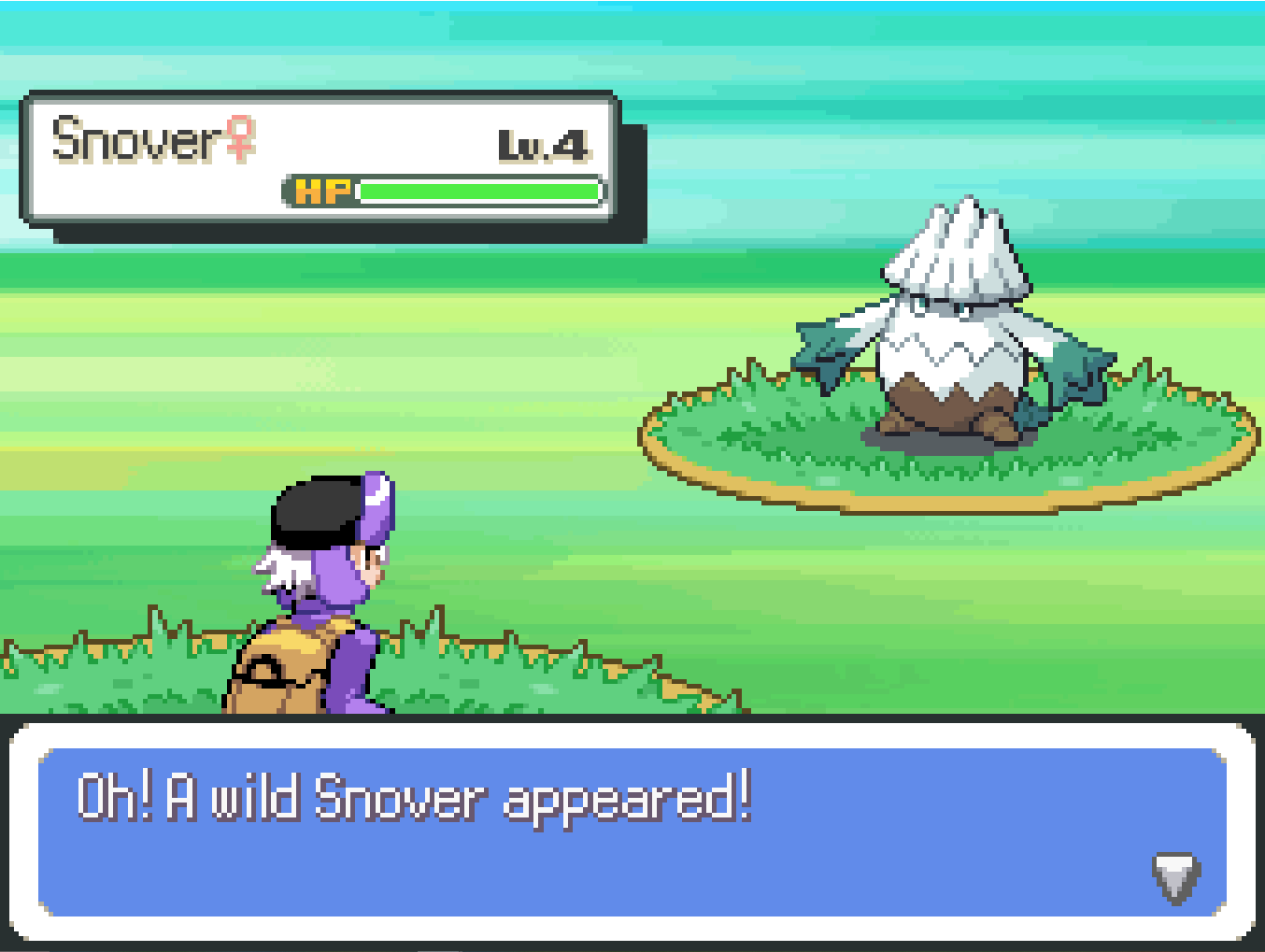Click Snover's dark green arm
The width and height of the screenshot is (1265, 952).
coord(827,355)
